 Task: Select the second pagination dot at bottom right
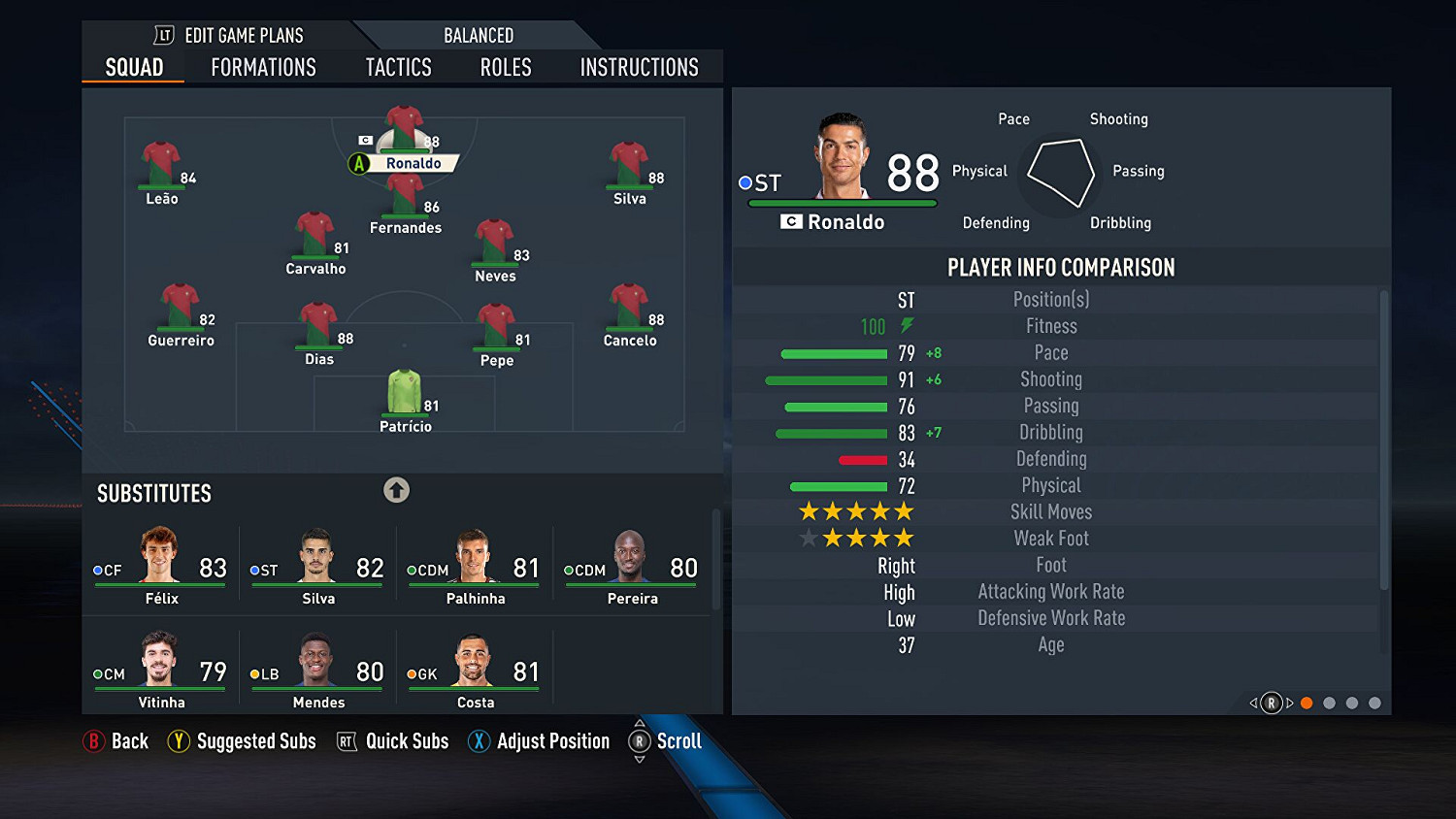1331,702
